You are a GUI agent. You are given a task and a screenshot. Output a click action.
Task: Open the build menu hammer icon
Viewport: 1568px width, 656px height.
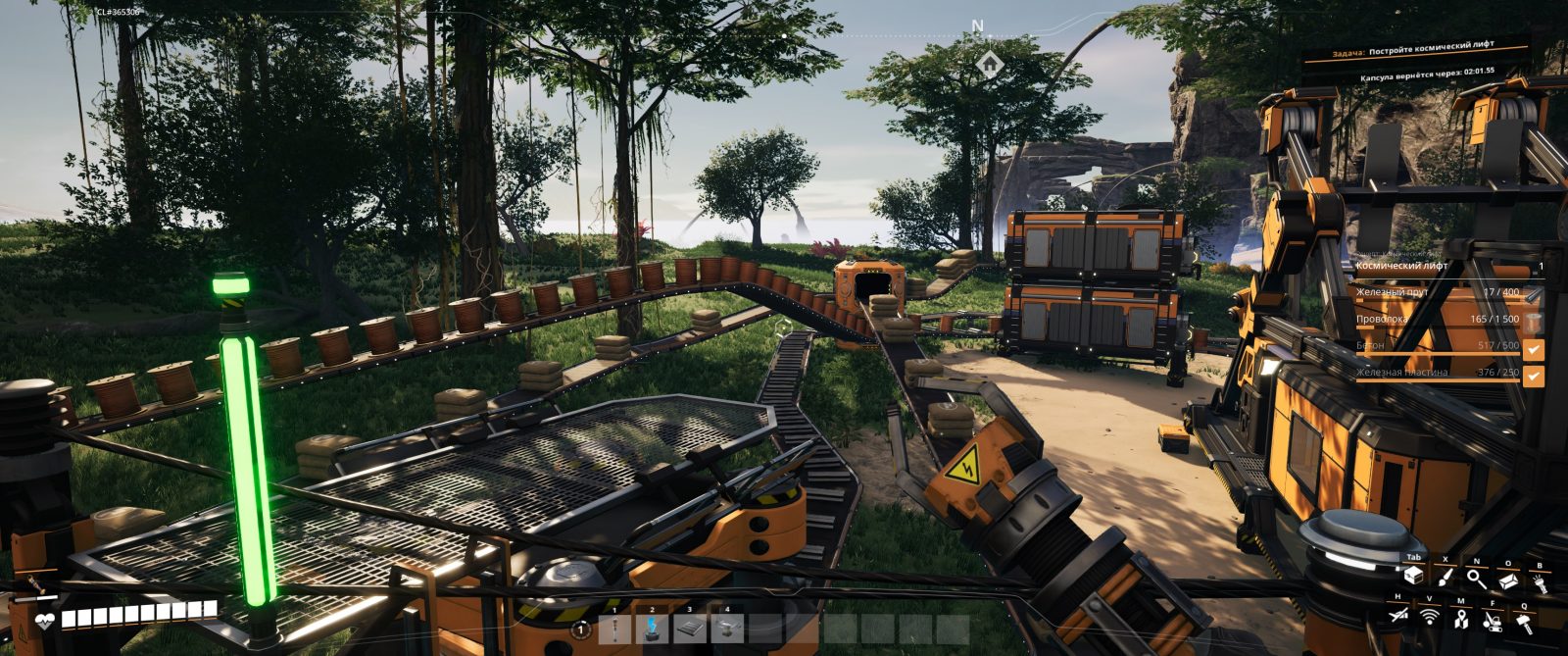point(1525,621)
